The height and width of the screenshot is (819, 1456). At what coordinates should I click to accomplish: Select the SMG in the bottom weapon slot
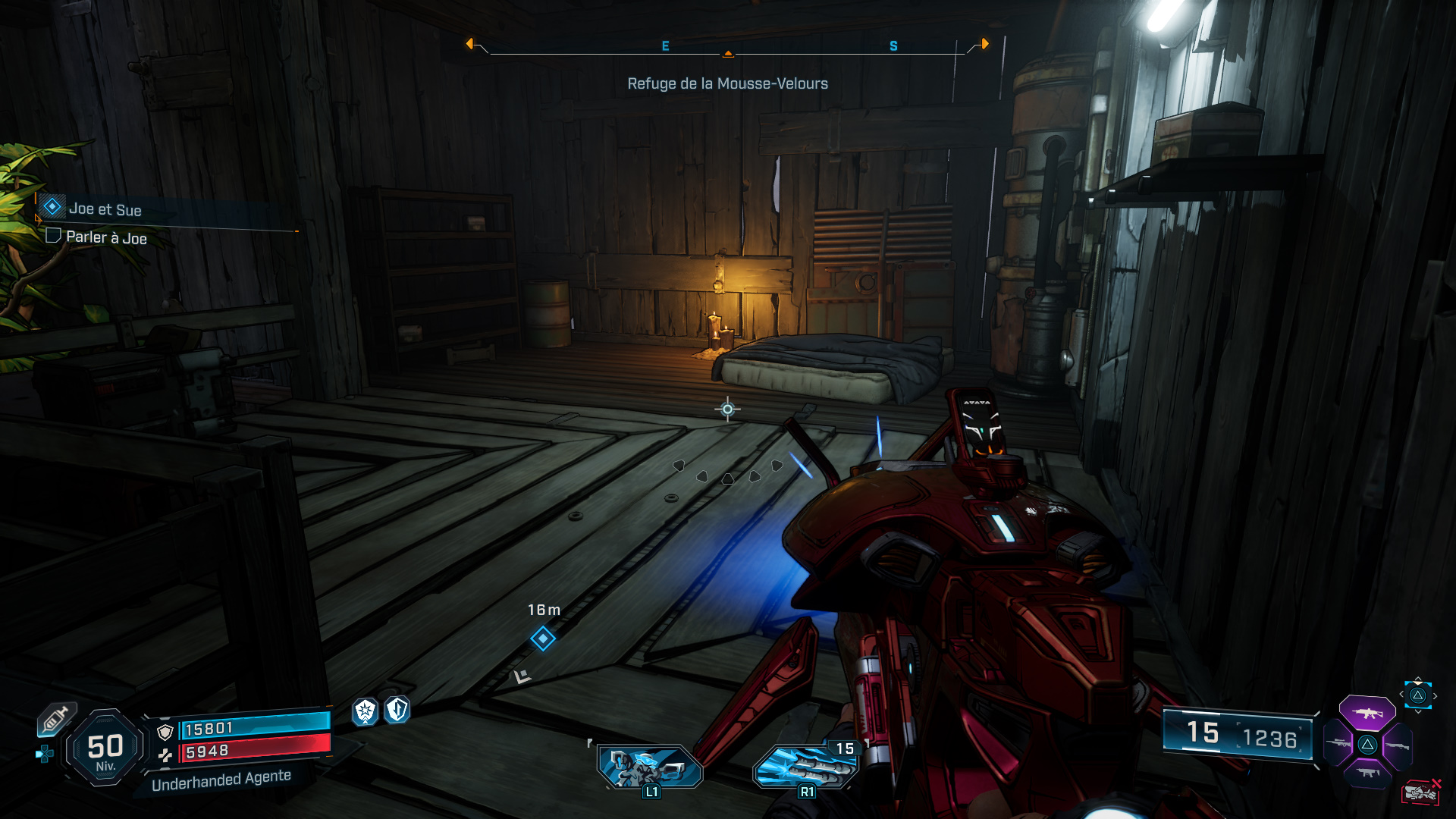click(1367, 773)
